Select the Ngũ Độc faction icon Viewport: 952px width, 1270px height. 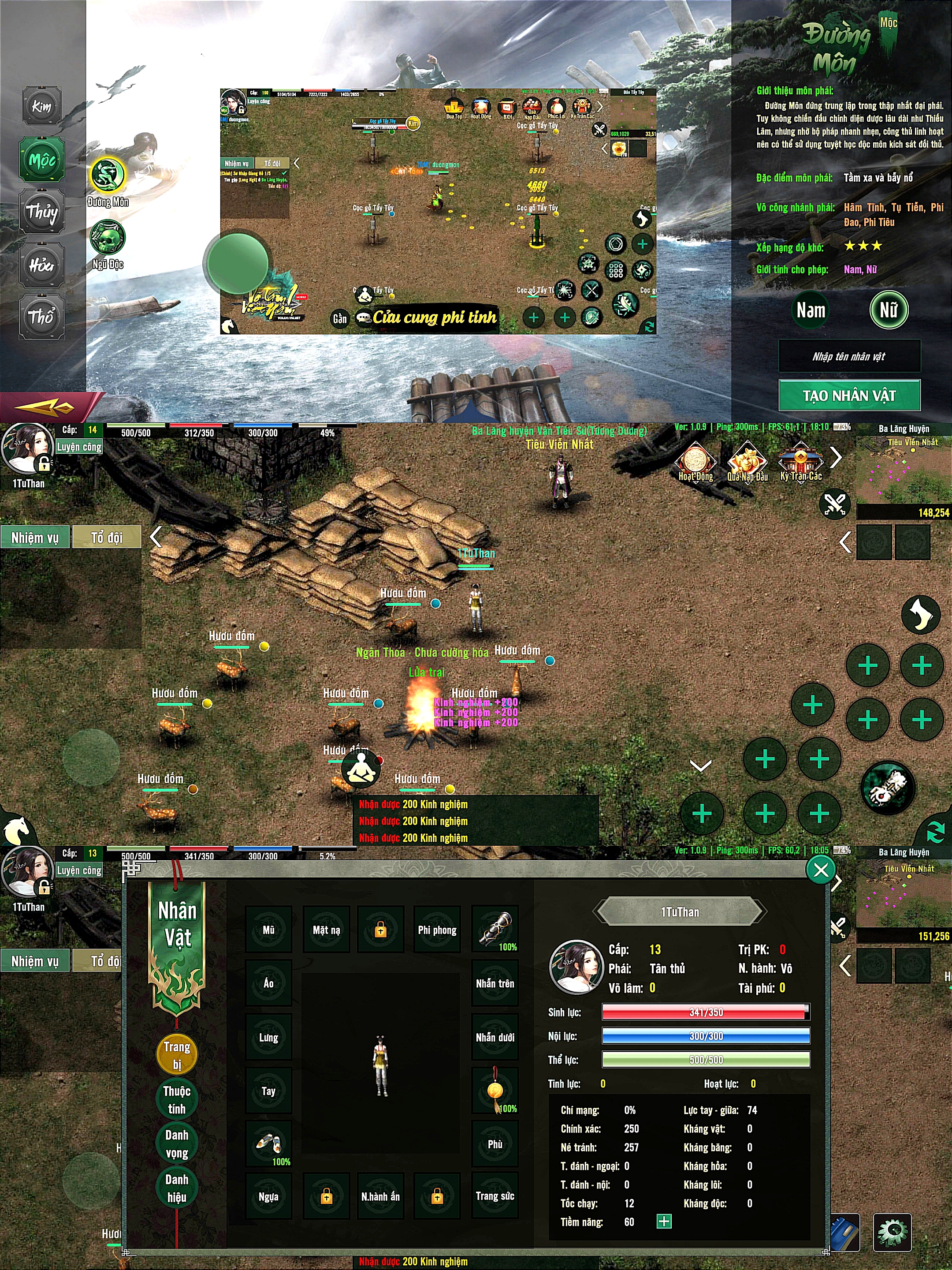click(x=107, y=237)
